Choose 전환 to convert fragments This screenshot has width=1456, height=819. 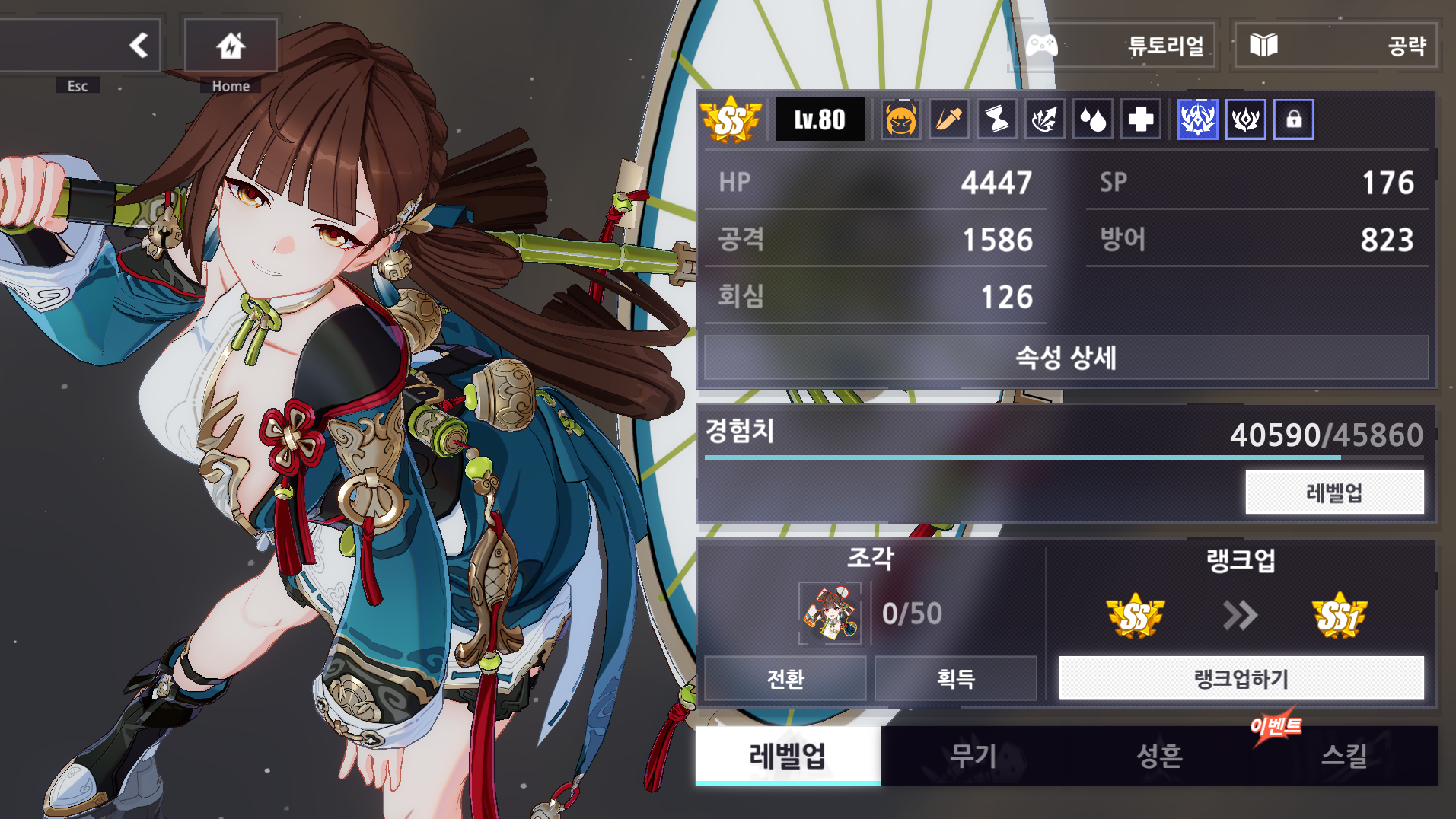(785, 678)
